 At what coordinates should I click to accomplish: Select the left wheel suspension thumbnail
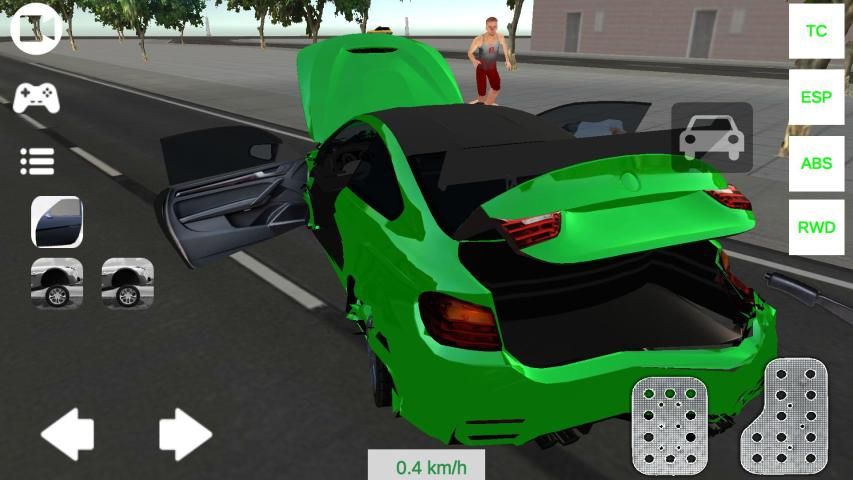[x=57, y=283]
